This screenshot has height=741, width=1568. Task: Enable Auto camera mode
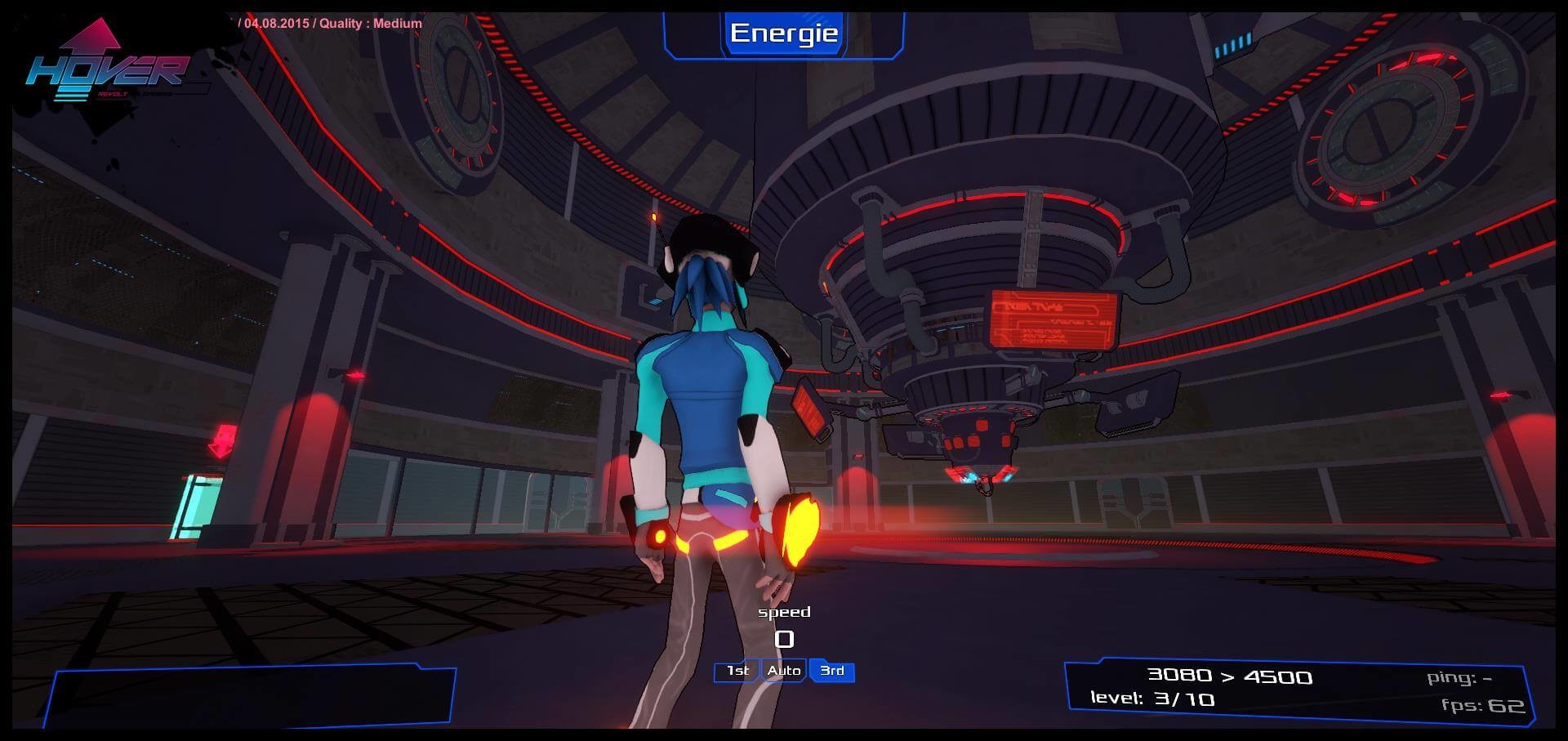coord(783,671)
